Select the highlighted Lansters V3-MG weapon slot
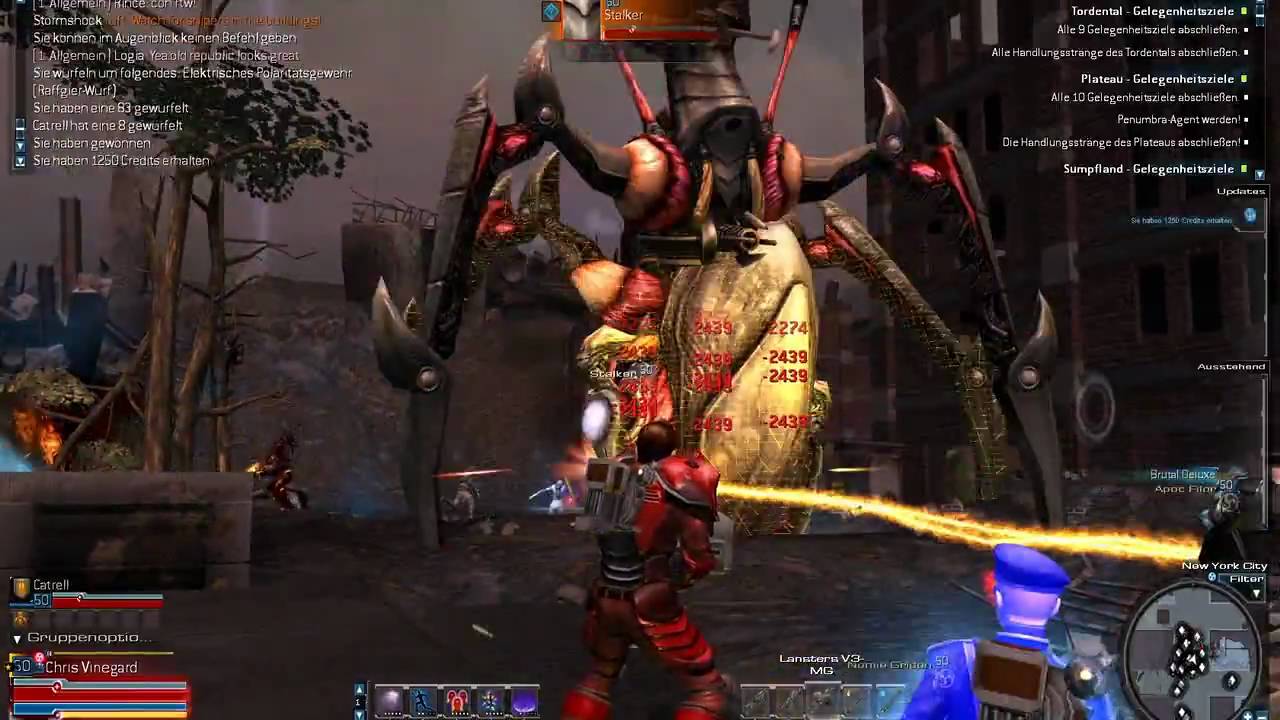The height and width of the screenshot is (720, 1280). (822, 700)
